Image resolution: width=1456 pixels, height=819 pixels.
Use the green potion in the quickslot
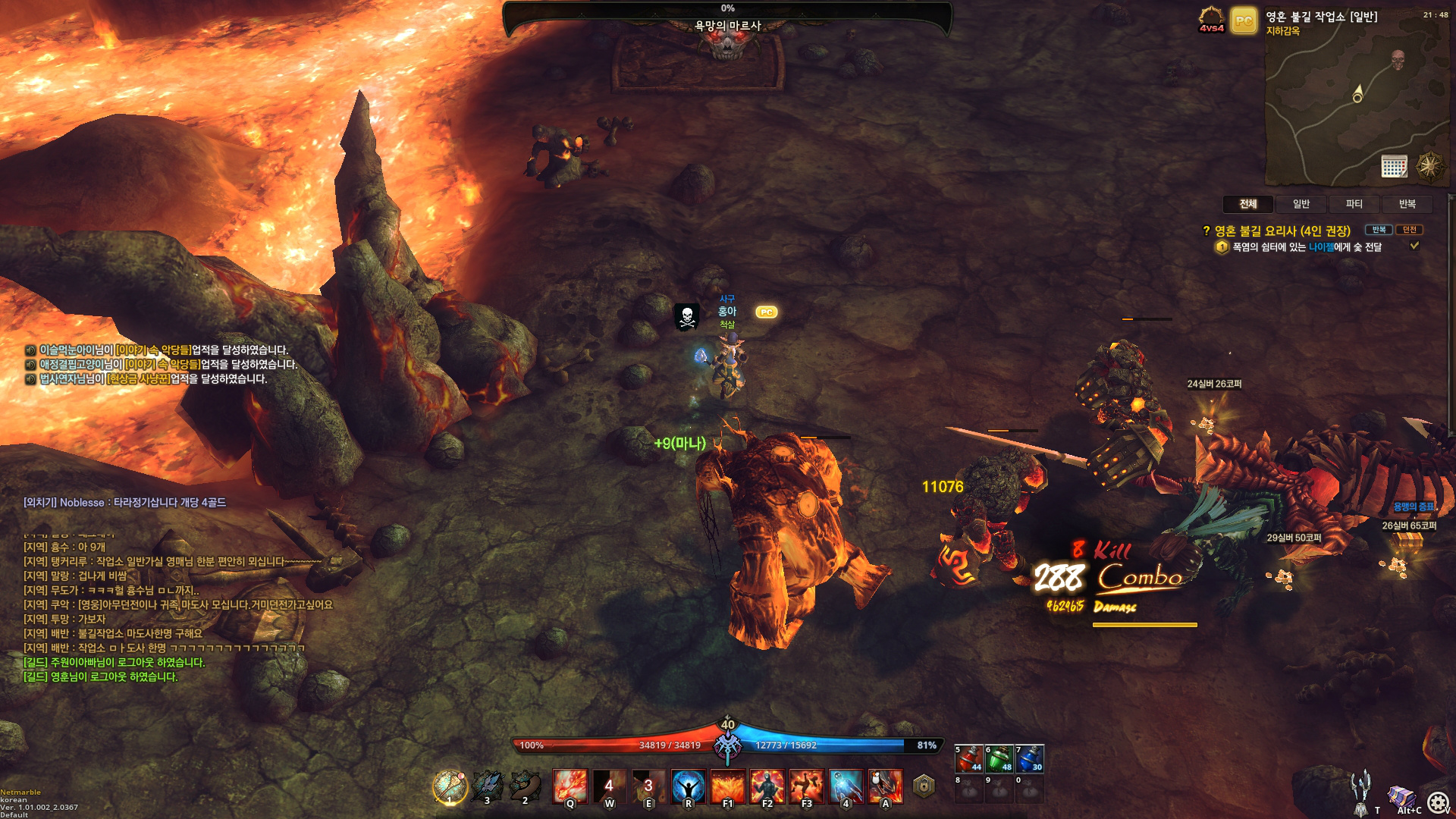tap(999, 758)
